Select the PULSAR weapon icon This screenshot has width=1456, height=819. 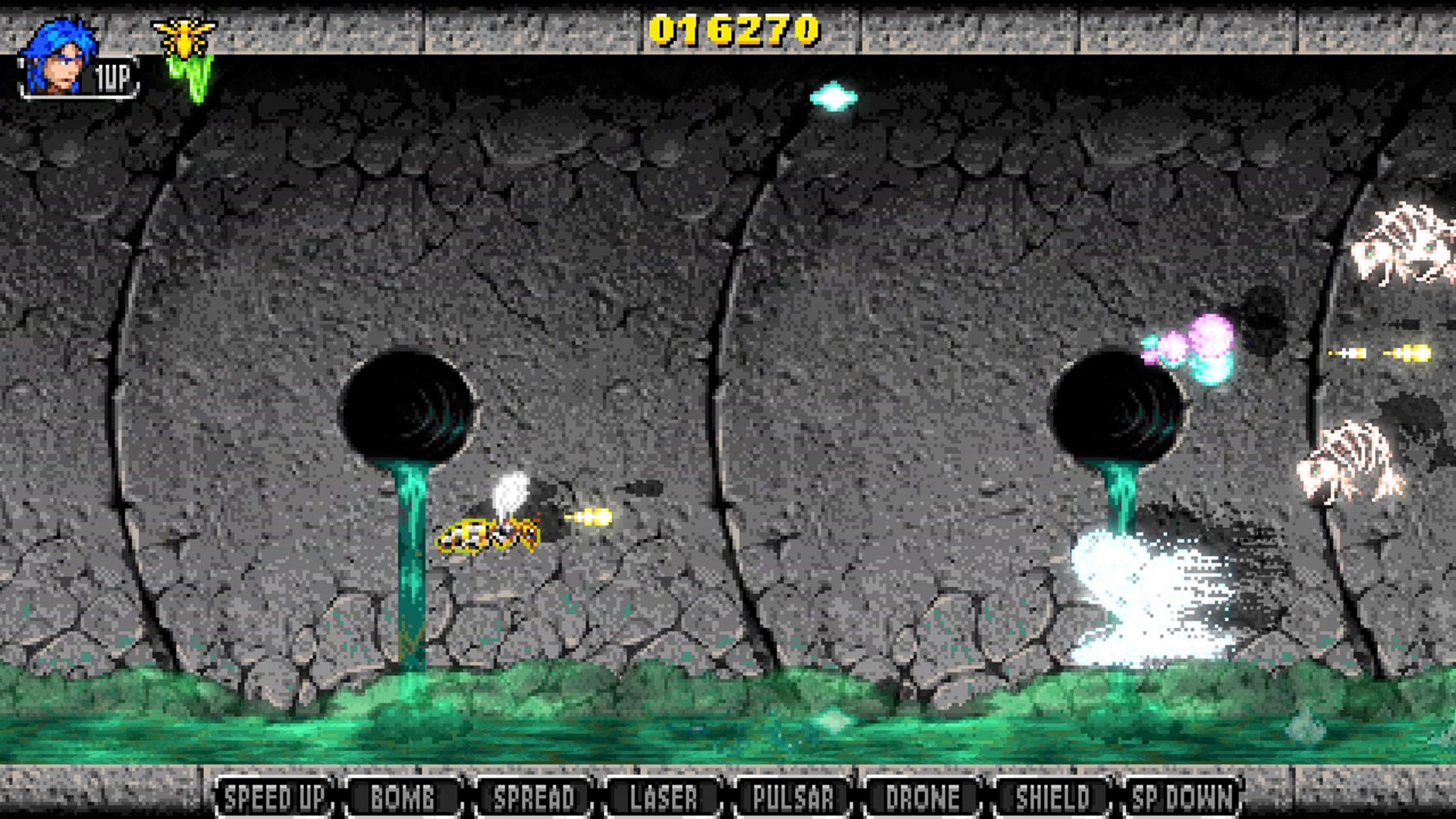[793, 797]
